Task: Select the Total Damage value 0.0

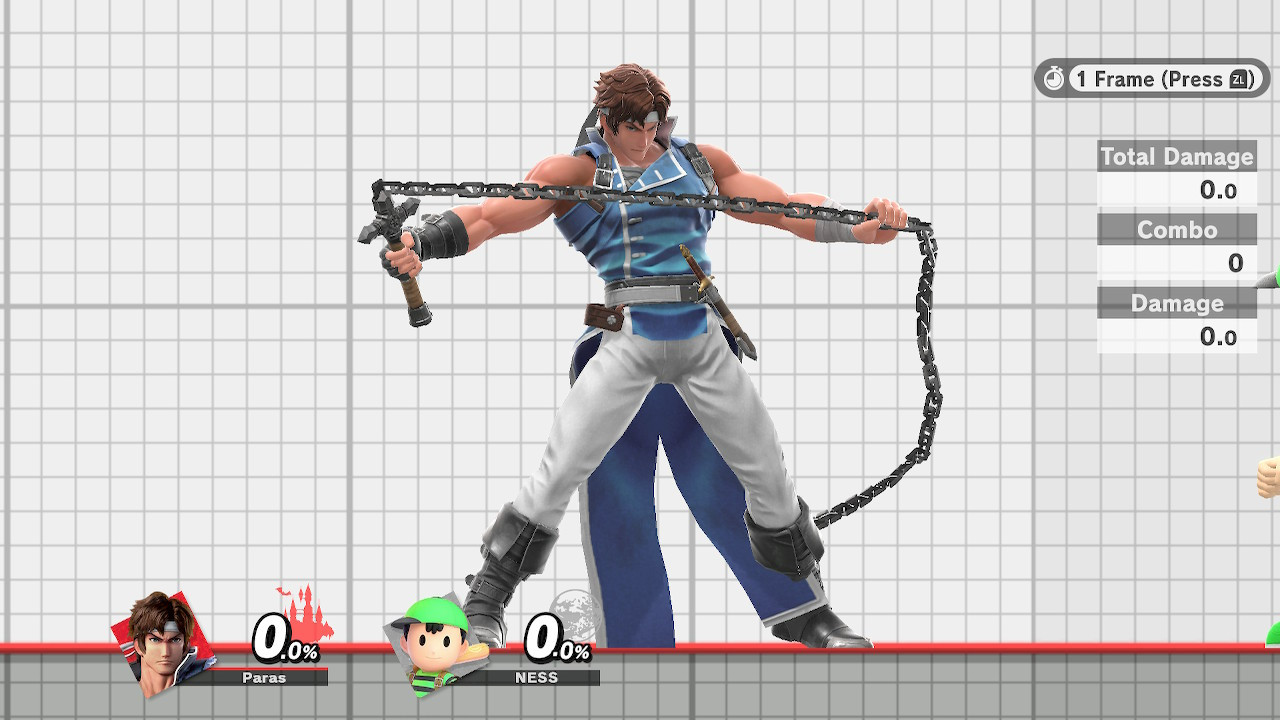Action: 1218,190
